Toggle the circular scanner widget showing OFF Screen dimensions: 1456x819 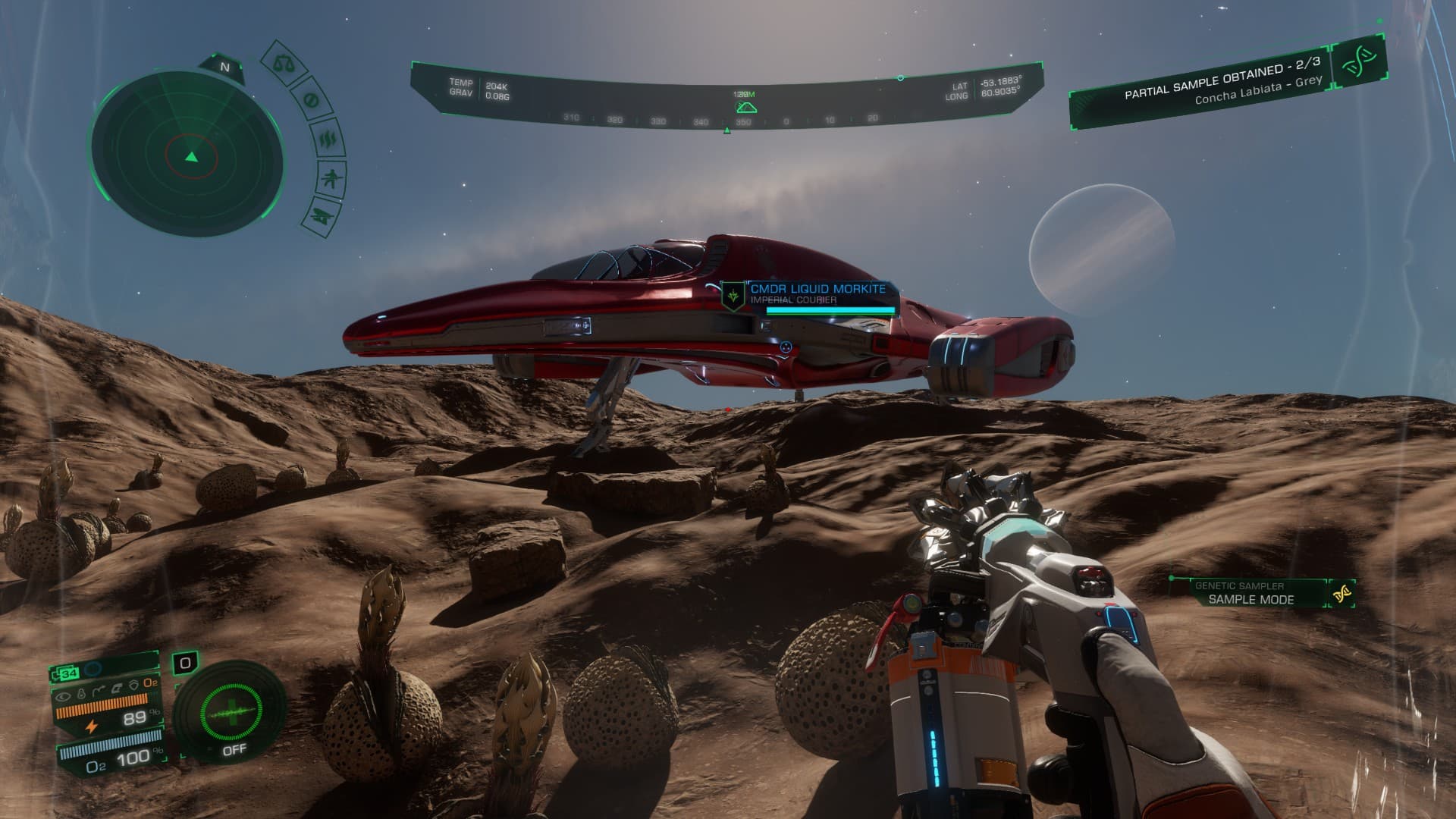231,713
